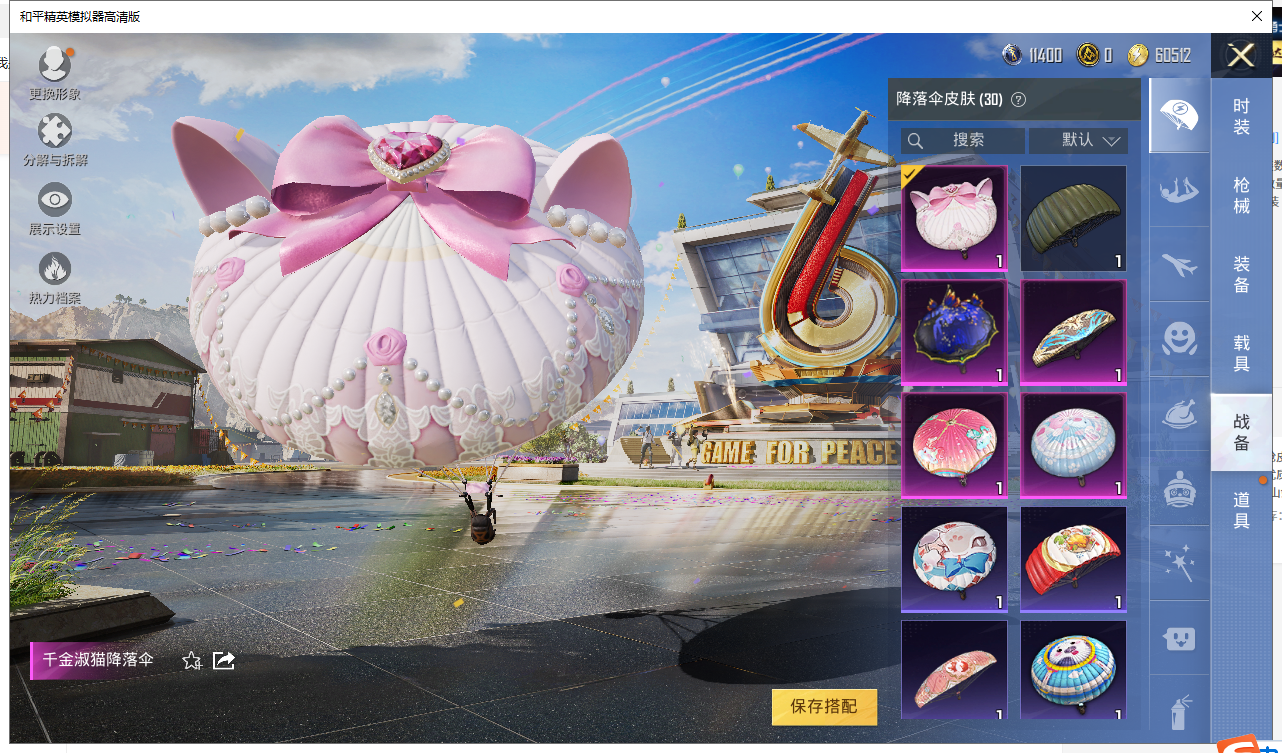Switch to the 载具 tab
This screenshot has height=753, width=1282.
1241,353
